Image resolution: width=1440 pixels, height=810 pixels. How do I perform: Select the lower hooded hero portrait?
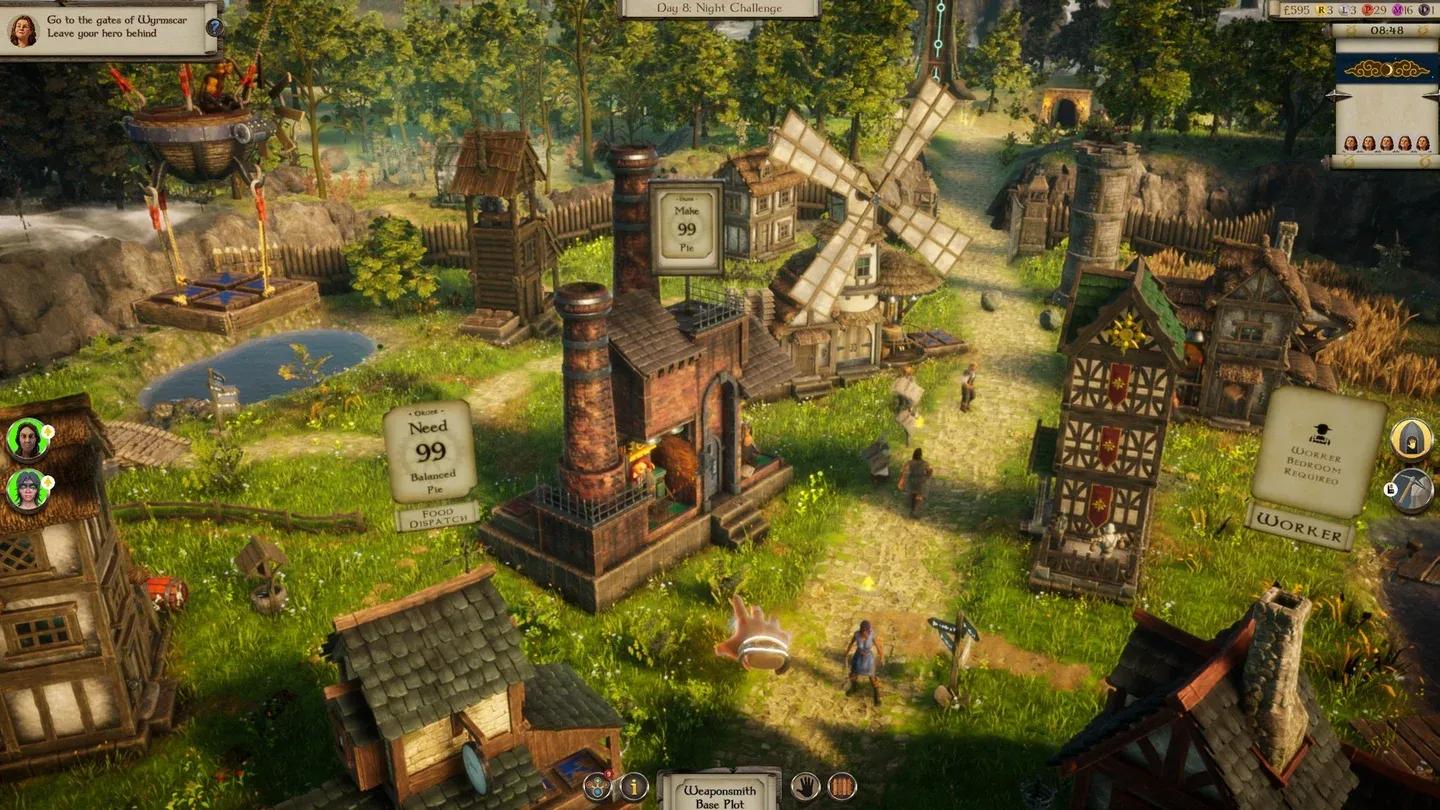point(27,490)
